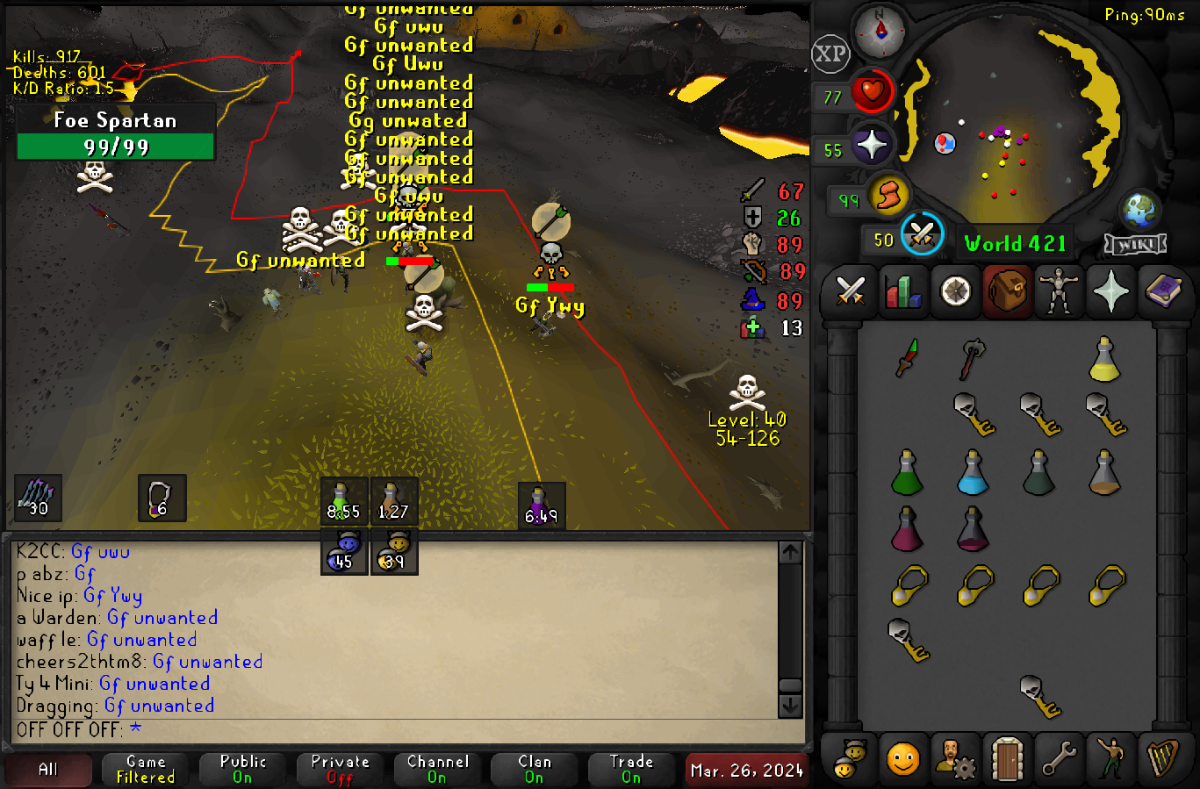This screenshot has width=1200, height=789.
Task: Toggle the XP drops button
Action: coord(830,54)
